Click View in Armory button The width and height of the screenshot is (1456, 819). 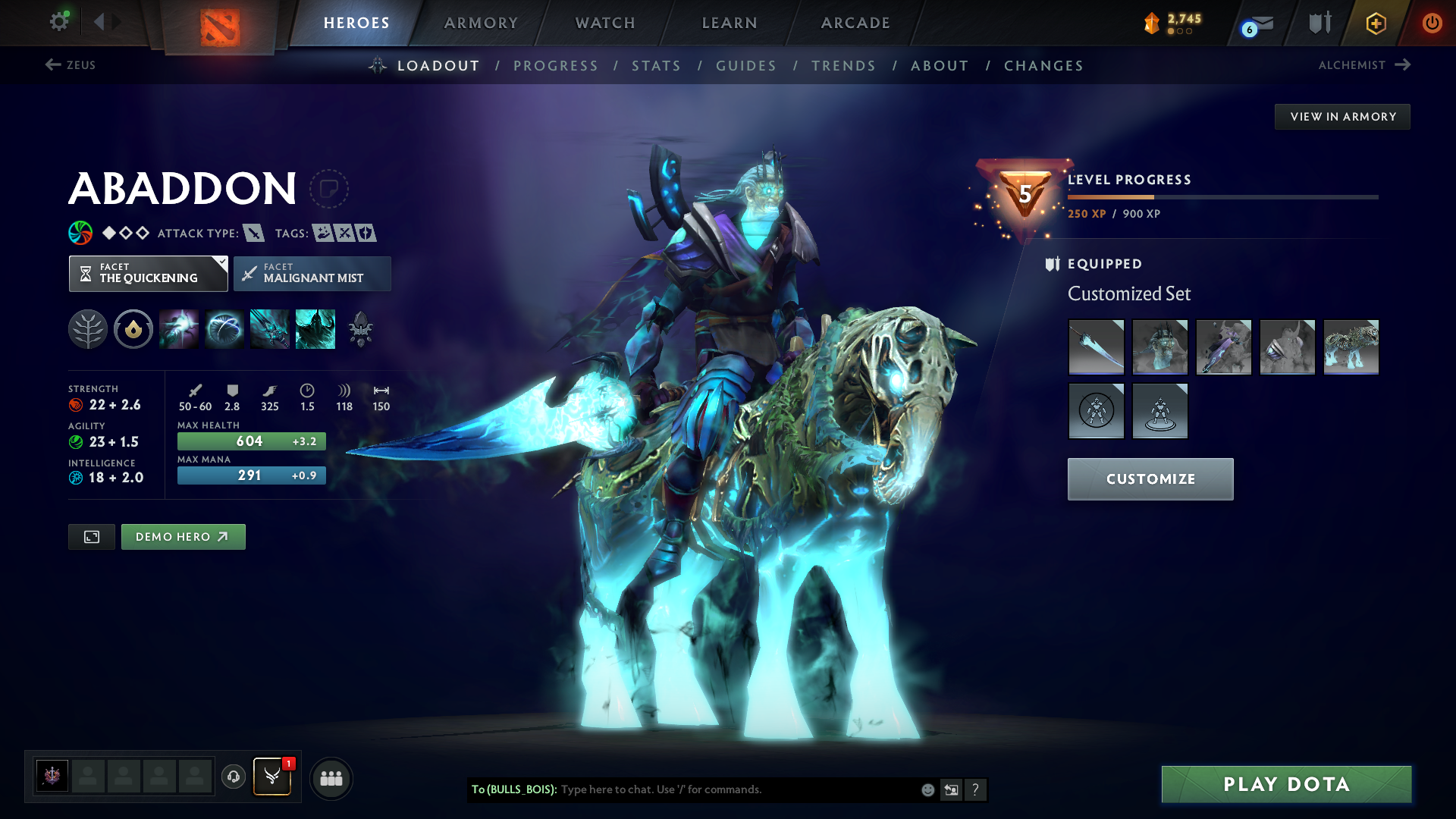[x=1342, y=117]
